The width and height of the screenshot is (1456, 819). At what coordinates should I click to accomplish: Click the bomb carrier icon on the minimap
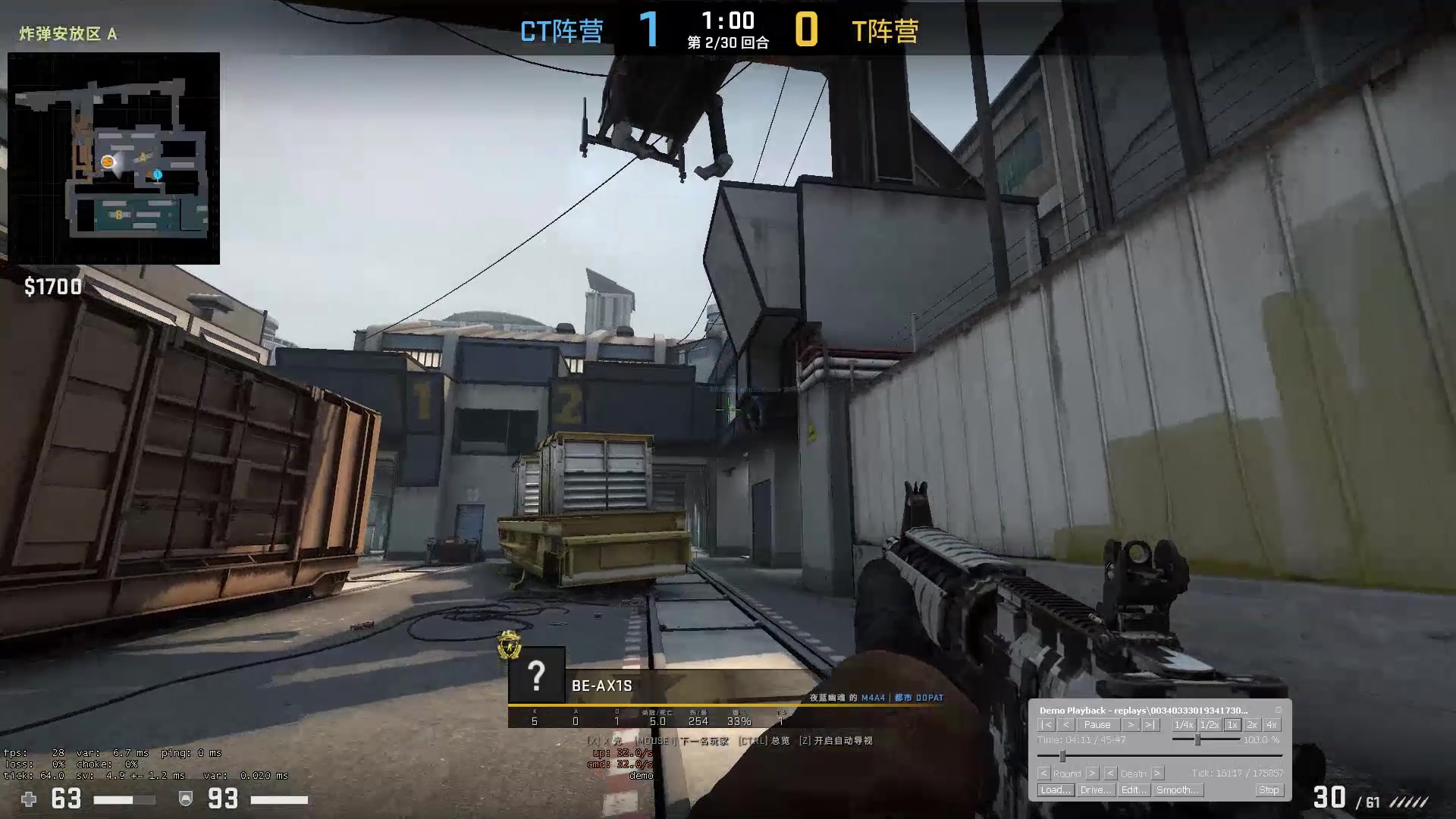coord(108,162)
